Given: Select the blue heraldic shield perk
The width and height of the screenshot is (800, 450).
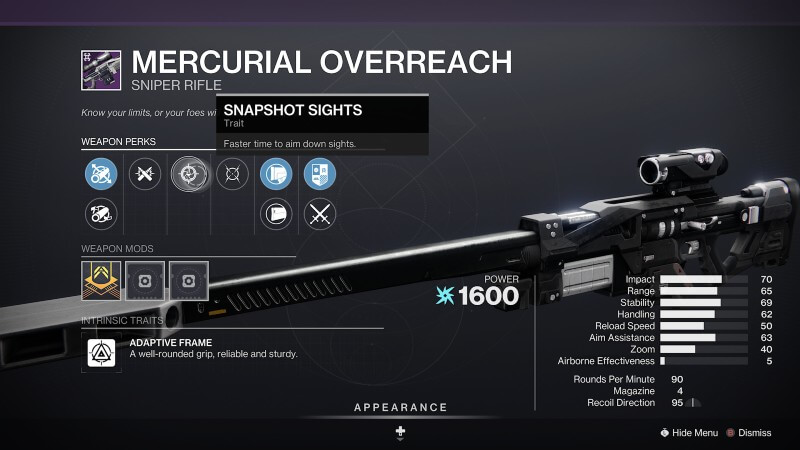Looking at the screenshot, I should [x=319, y=175].
